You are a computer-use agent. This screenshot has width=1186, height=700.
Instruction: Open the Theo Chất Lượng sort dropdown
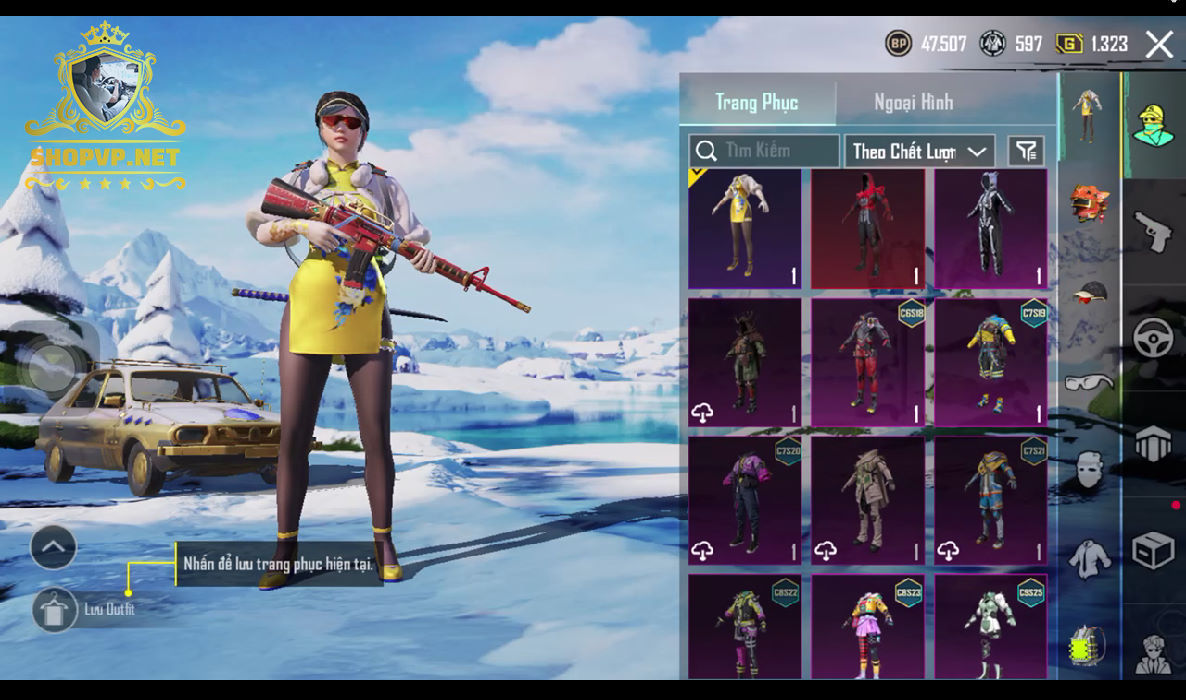point(919,151)
